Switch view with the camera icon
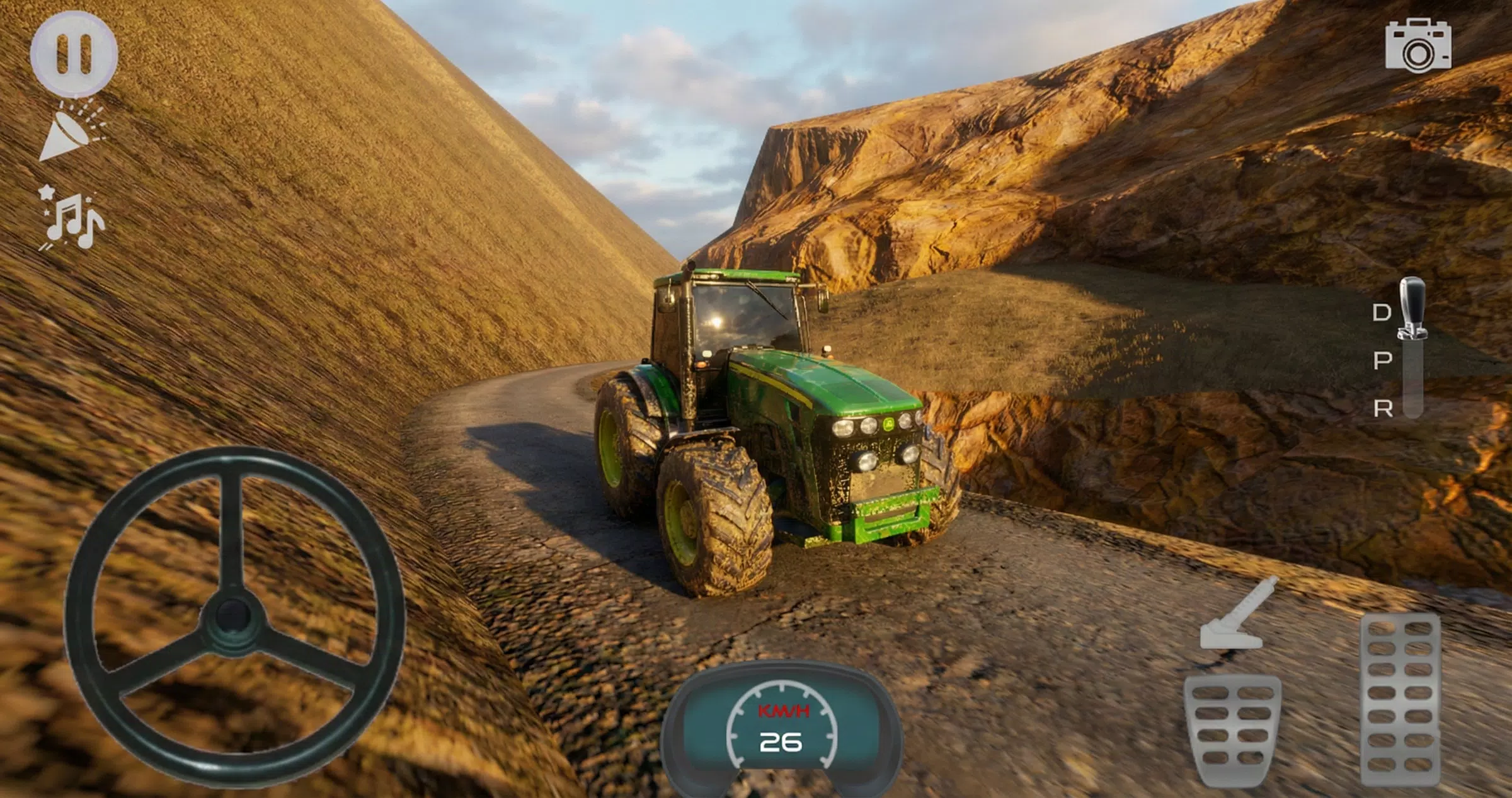 click(x=1418, y=45)
